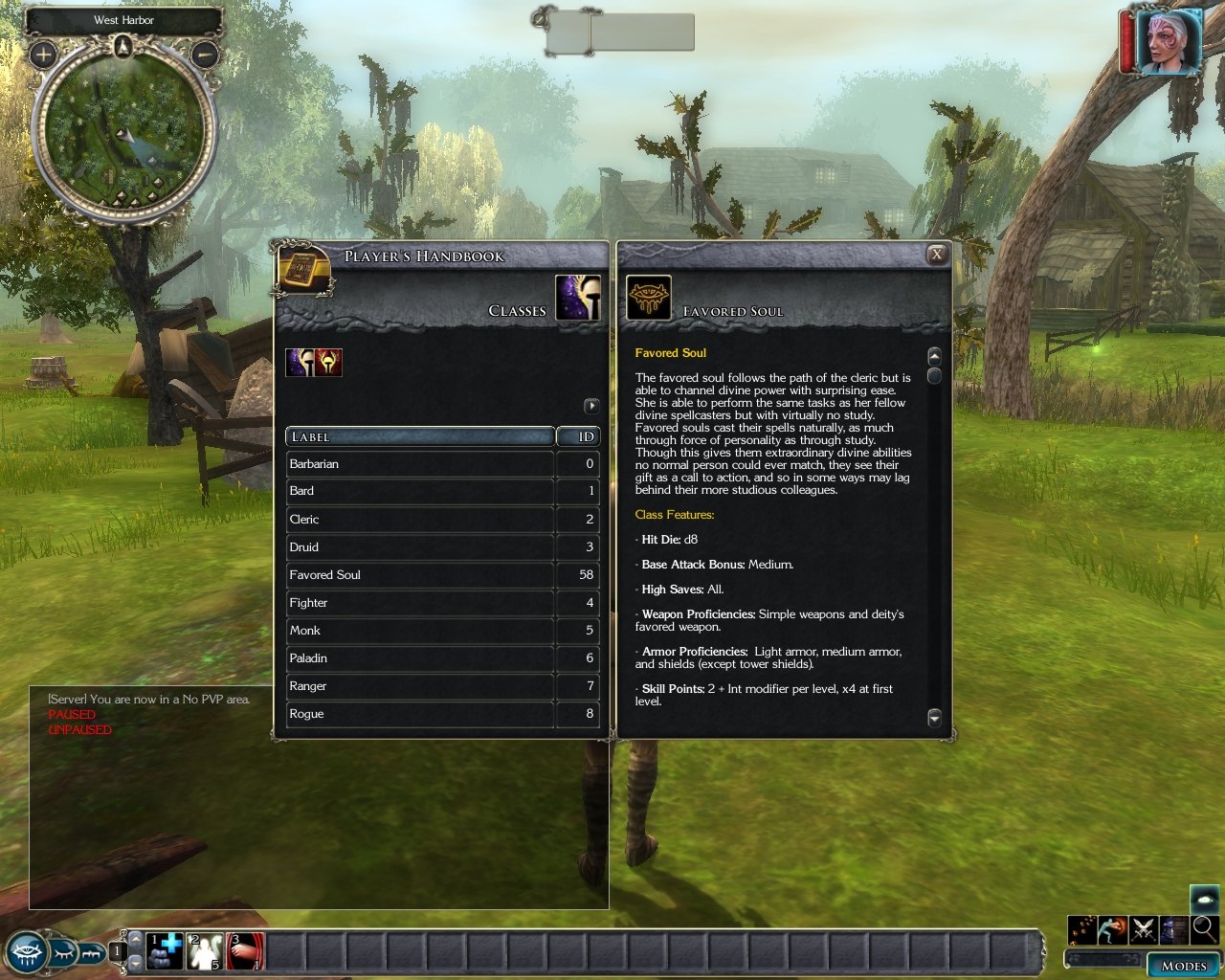This screenshot has height=980, width=1225.
Task: Zoom out on the minimap
Action: pyautogui.click(x=205, y=55)
